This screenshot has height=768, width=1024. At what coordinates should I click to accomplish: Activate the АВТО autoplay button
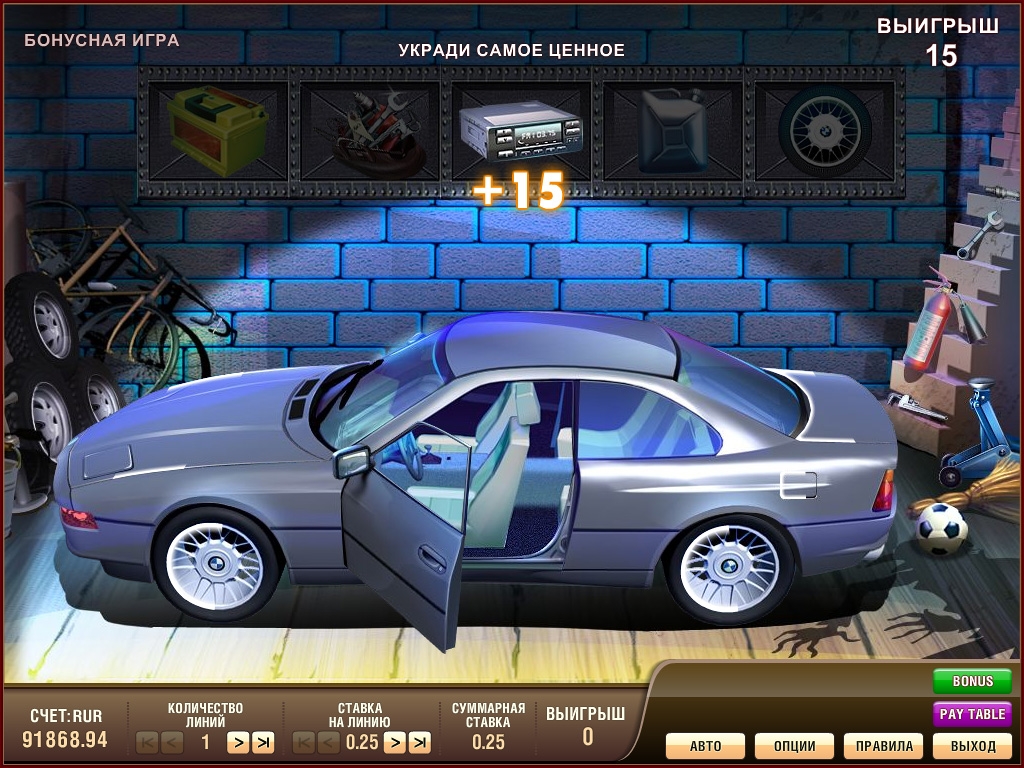(706, 746)
